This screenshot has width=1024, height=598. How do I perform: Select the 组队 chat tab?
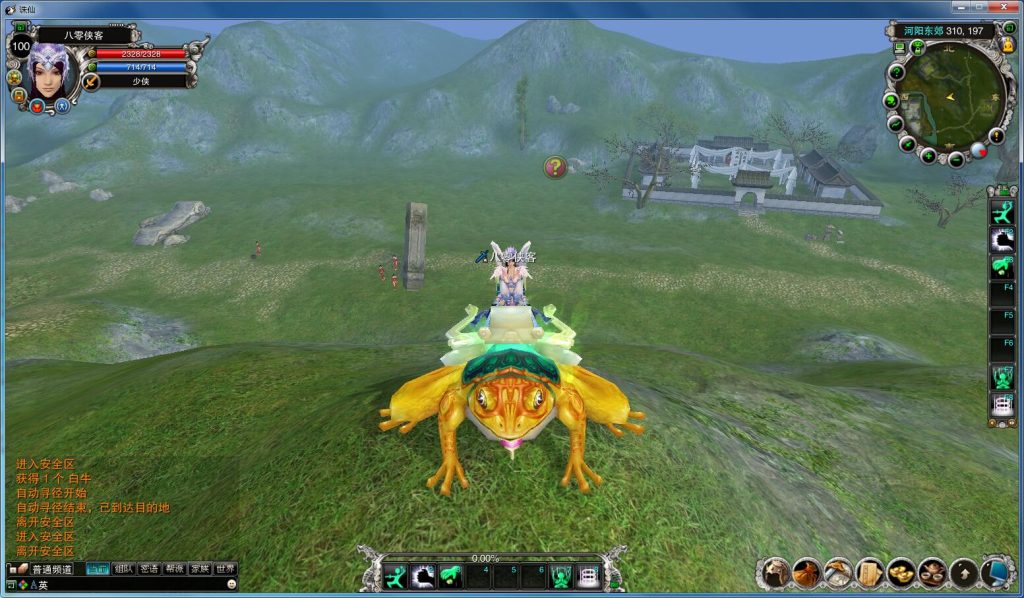click(x=124, y=569)
